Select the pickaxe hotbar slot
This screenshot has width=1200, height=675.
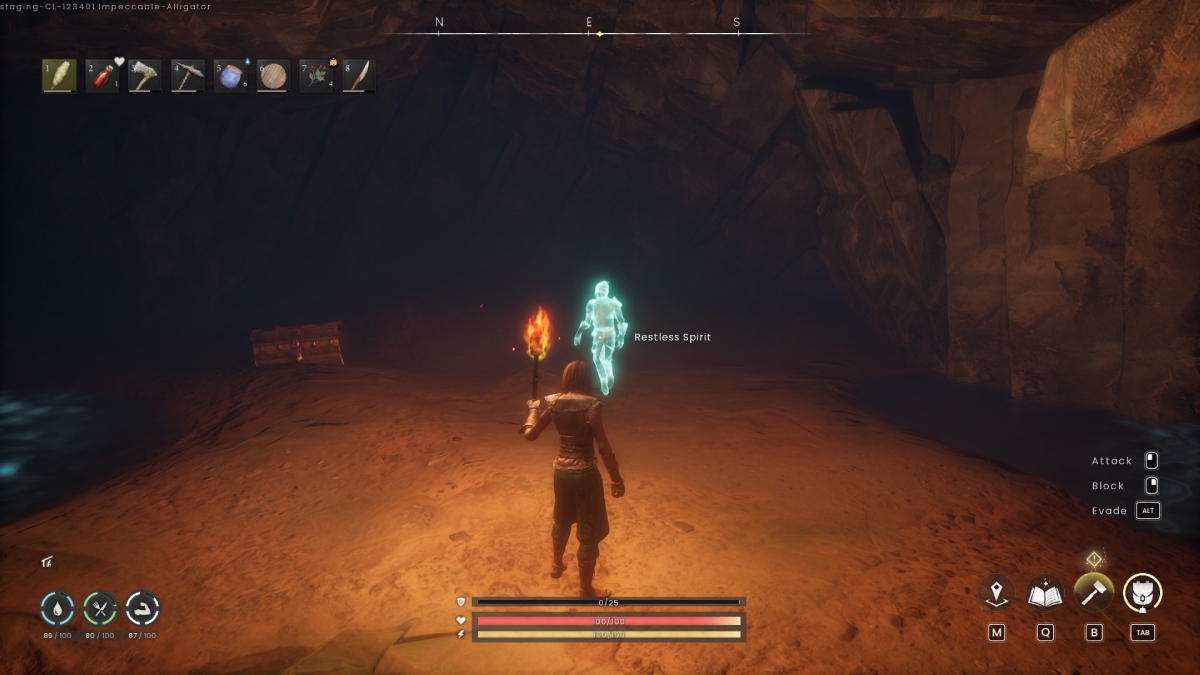pyautogui.click(x=188, y=76)
